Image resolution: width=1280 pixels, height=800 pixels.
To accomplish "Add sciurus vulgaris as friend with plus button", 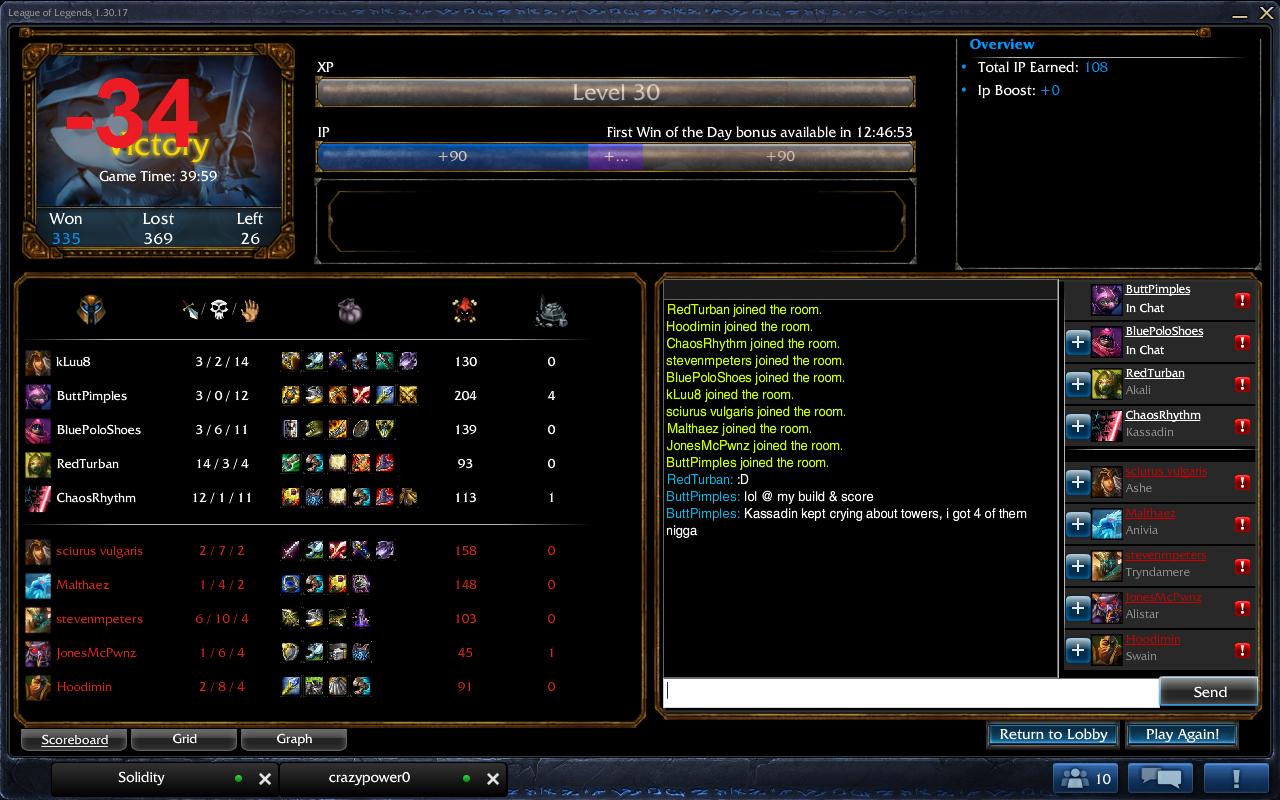I will (x=1078, y=482).
